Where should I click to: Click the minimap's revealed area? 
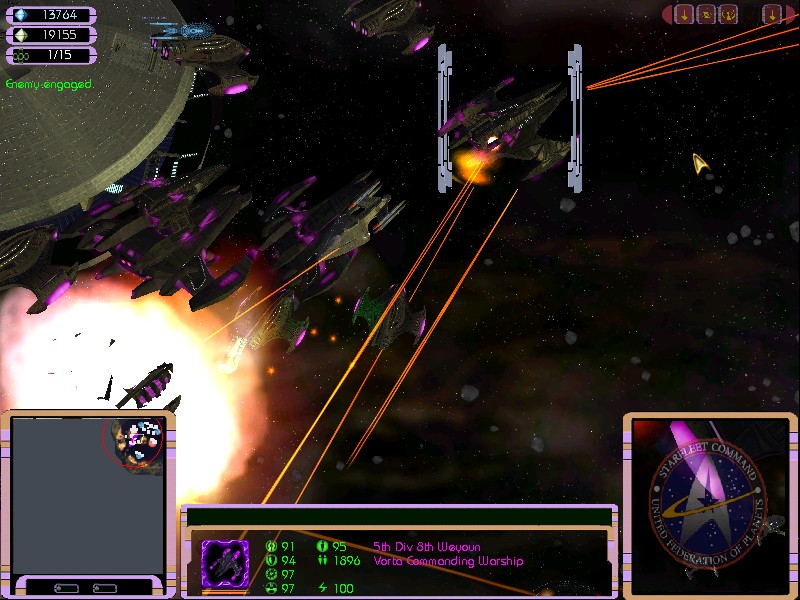point(134,442)
